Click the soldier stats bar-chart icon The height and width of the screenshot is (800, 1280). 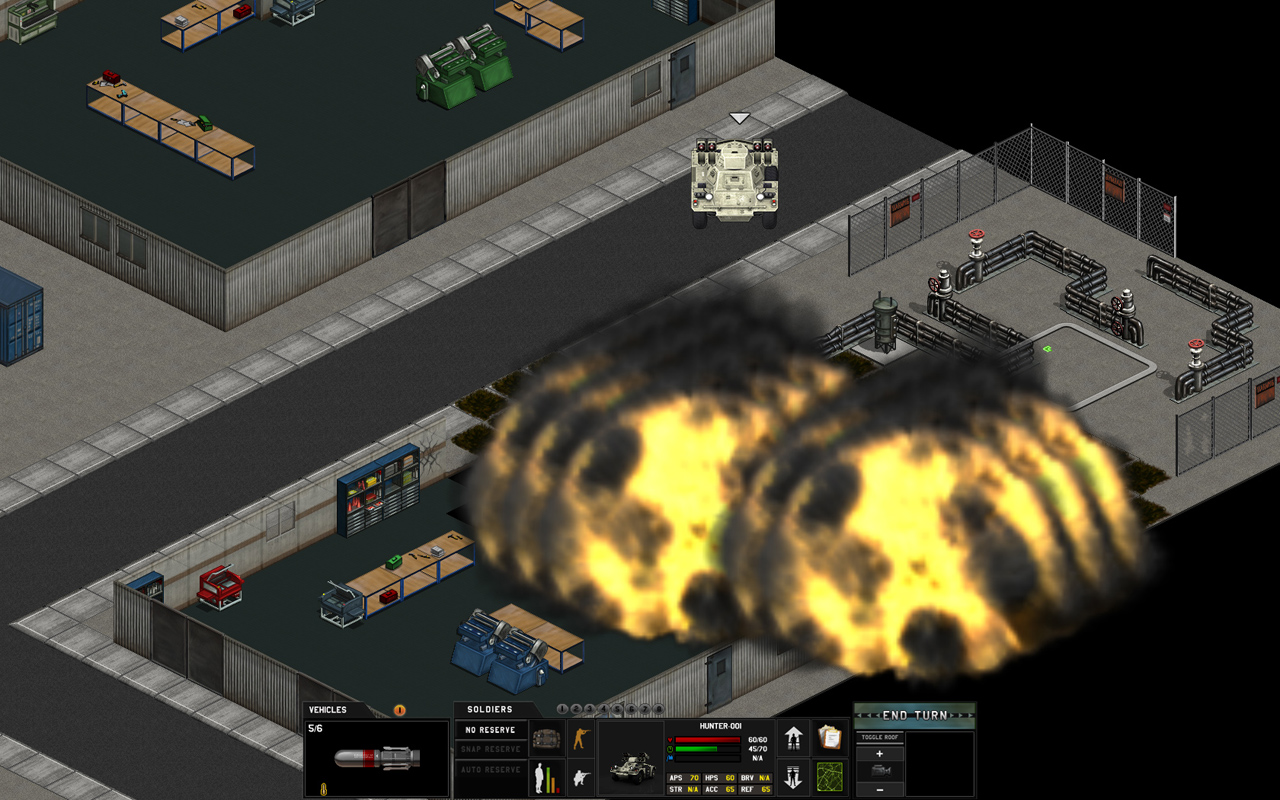point(545,778)
